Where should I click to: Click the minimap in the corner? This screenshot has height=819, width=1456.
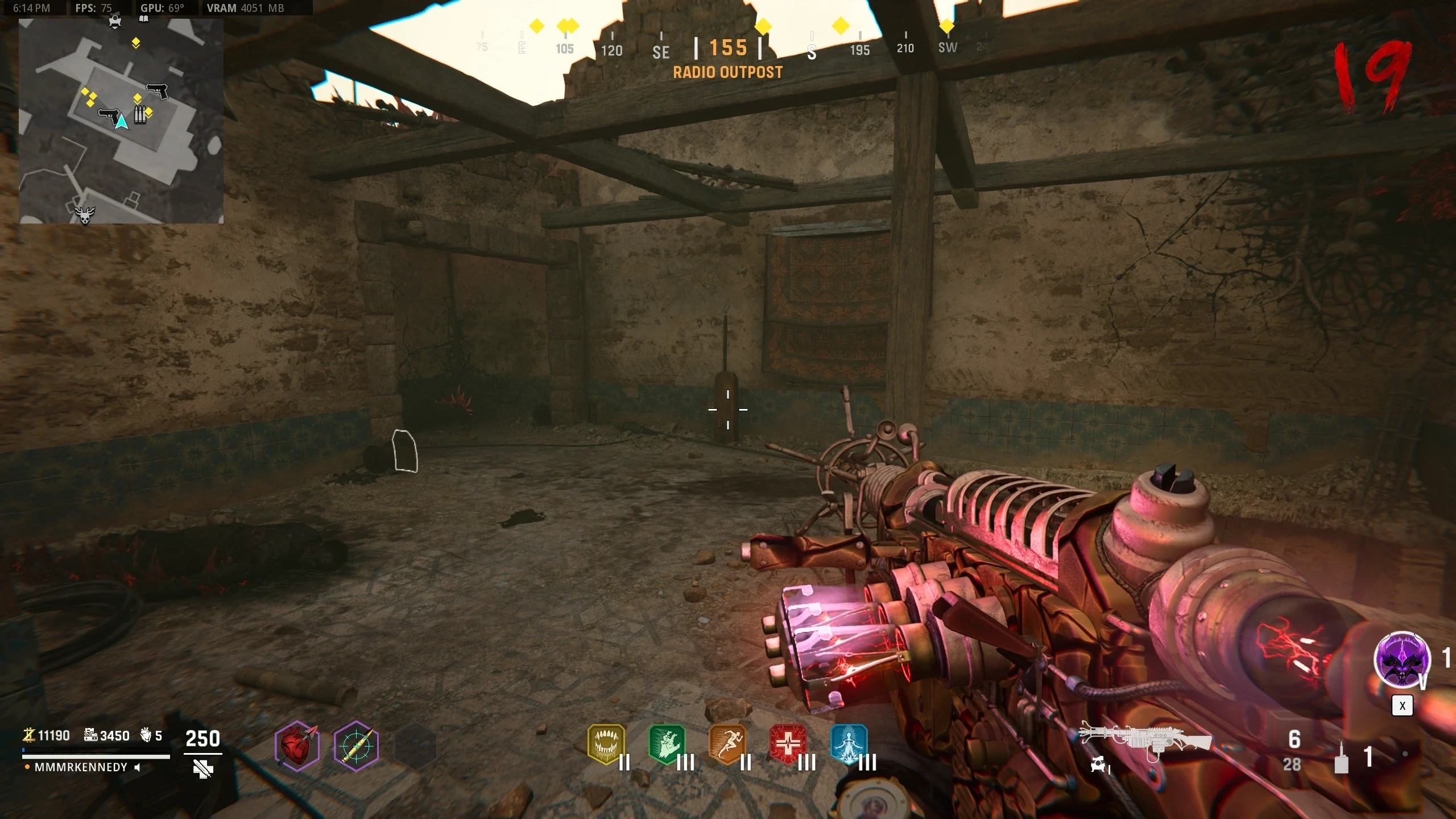(121, 121)
